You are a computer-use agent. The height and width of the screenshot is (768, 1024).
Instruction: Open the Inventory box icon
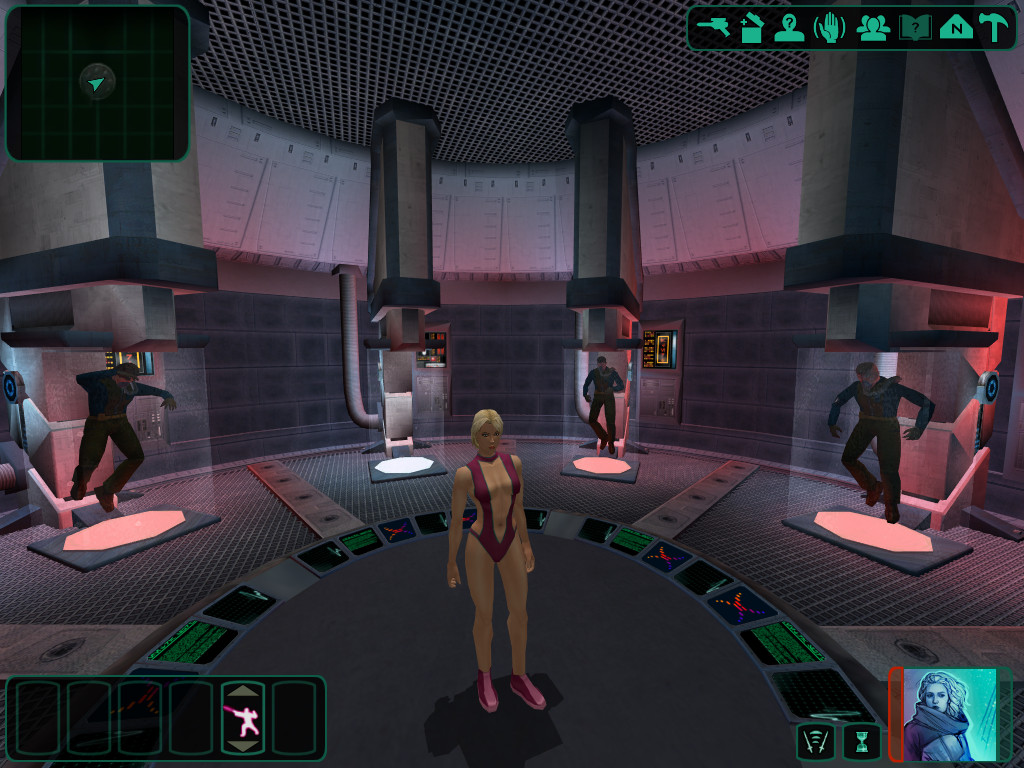tap(752, 28)
